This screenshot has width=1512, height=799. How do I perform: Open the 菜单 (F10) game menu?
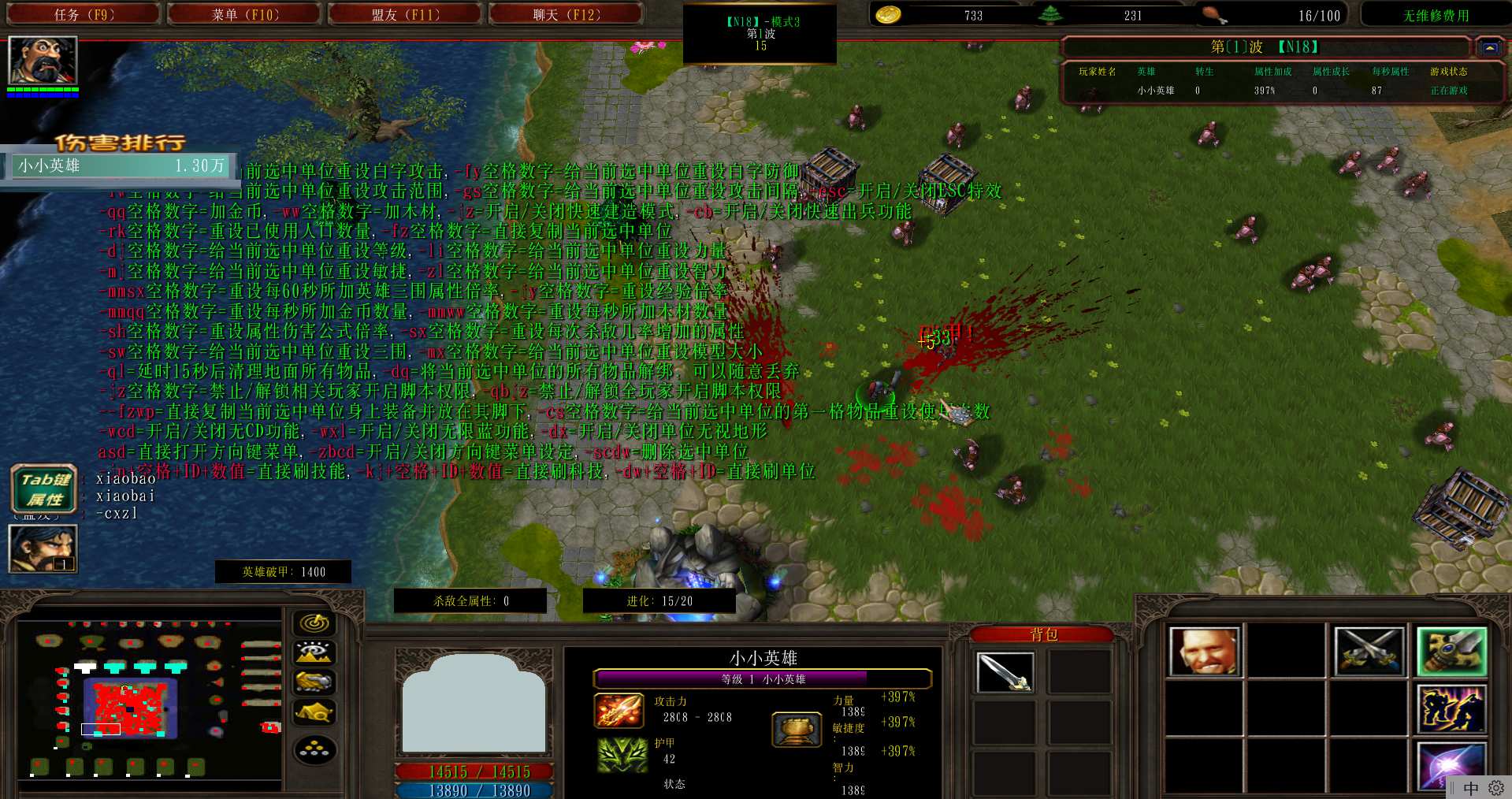point(245,15)
